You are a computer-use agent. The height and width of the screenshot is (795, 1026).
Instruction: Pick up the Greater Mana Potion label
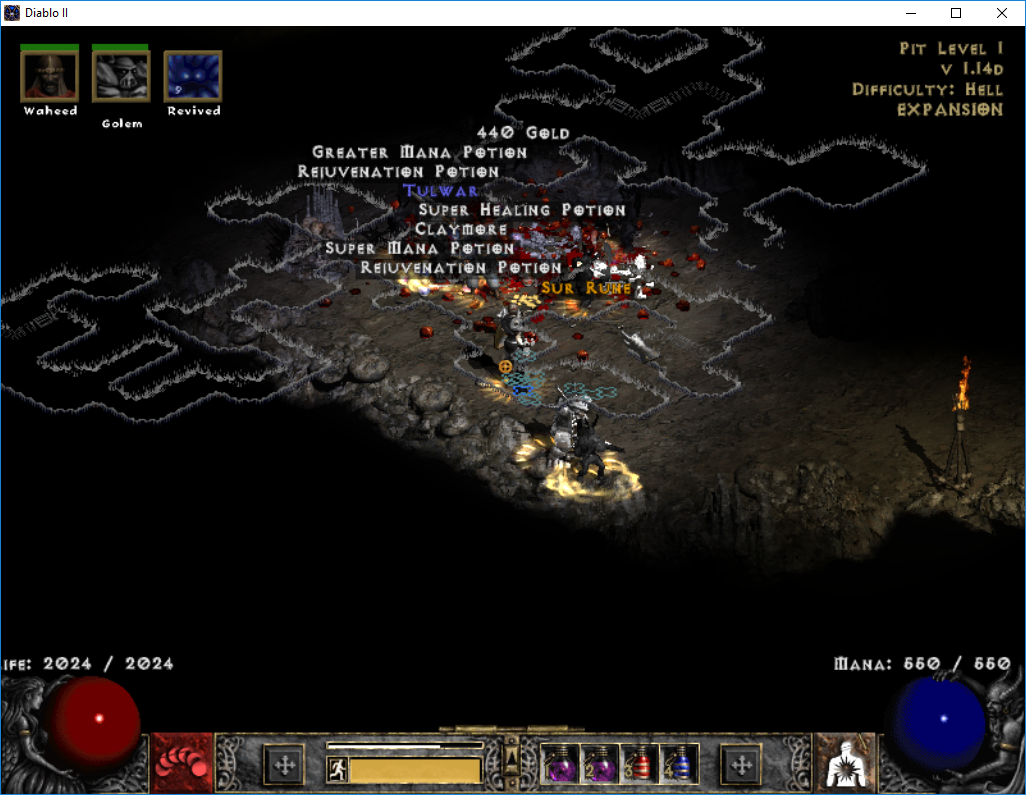pyautogui.click(x=420, y=153)
